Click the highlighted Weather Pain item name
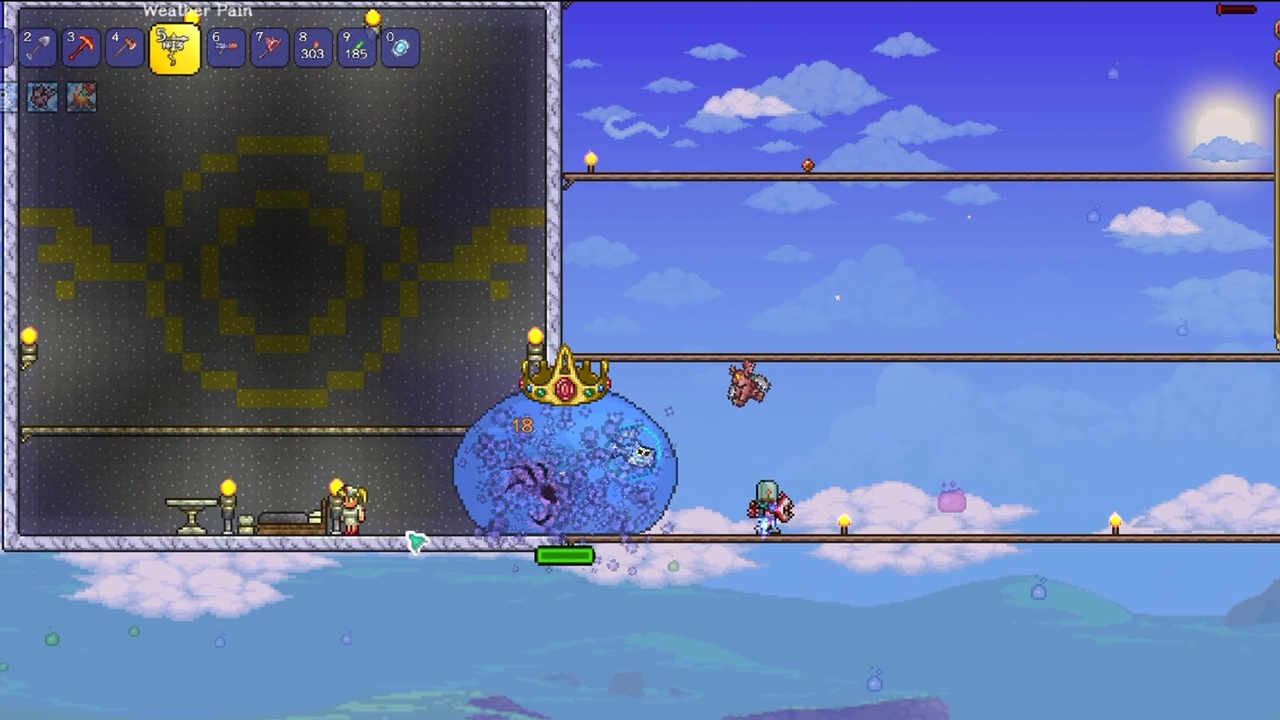The width and height of the screenshot is (1280, 720). (x=197, y=11)
